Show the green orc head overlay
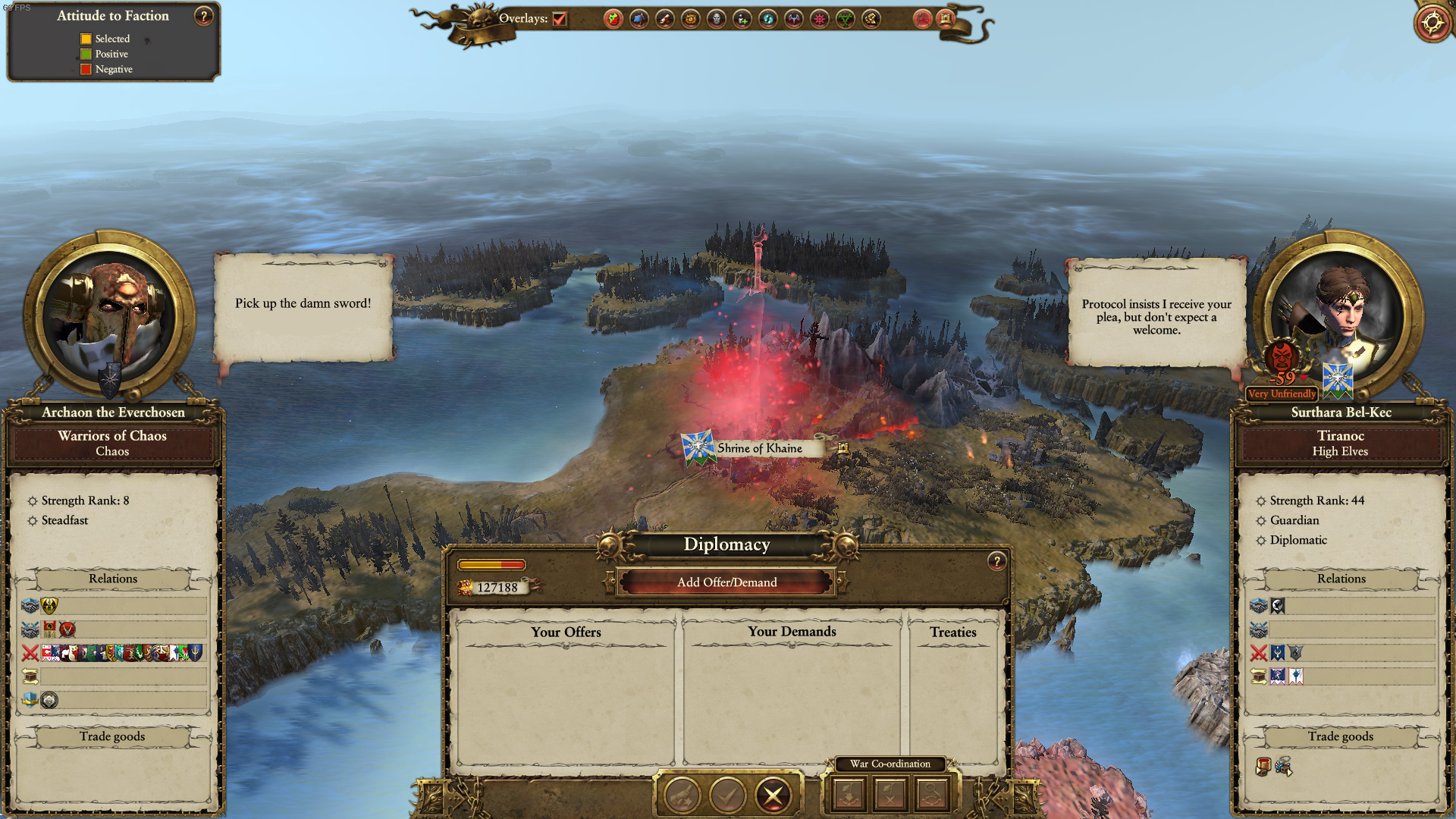 (x=613, y=19)
